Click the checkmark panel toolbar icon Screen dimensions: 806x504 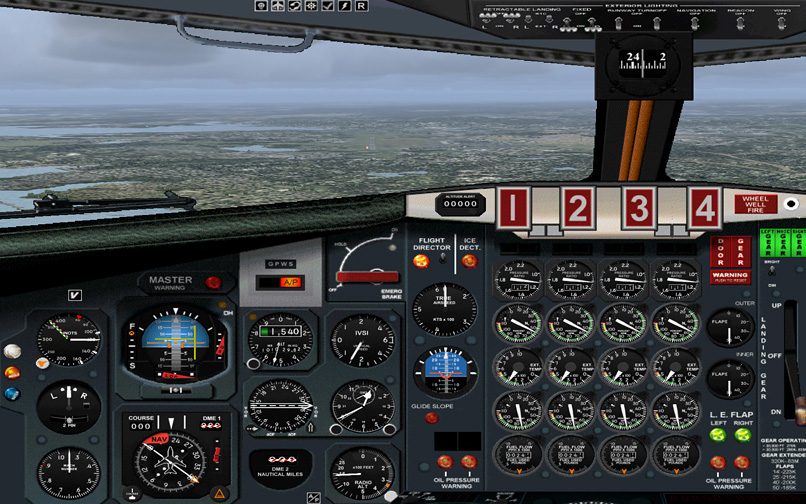click(327, 6)
